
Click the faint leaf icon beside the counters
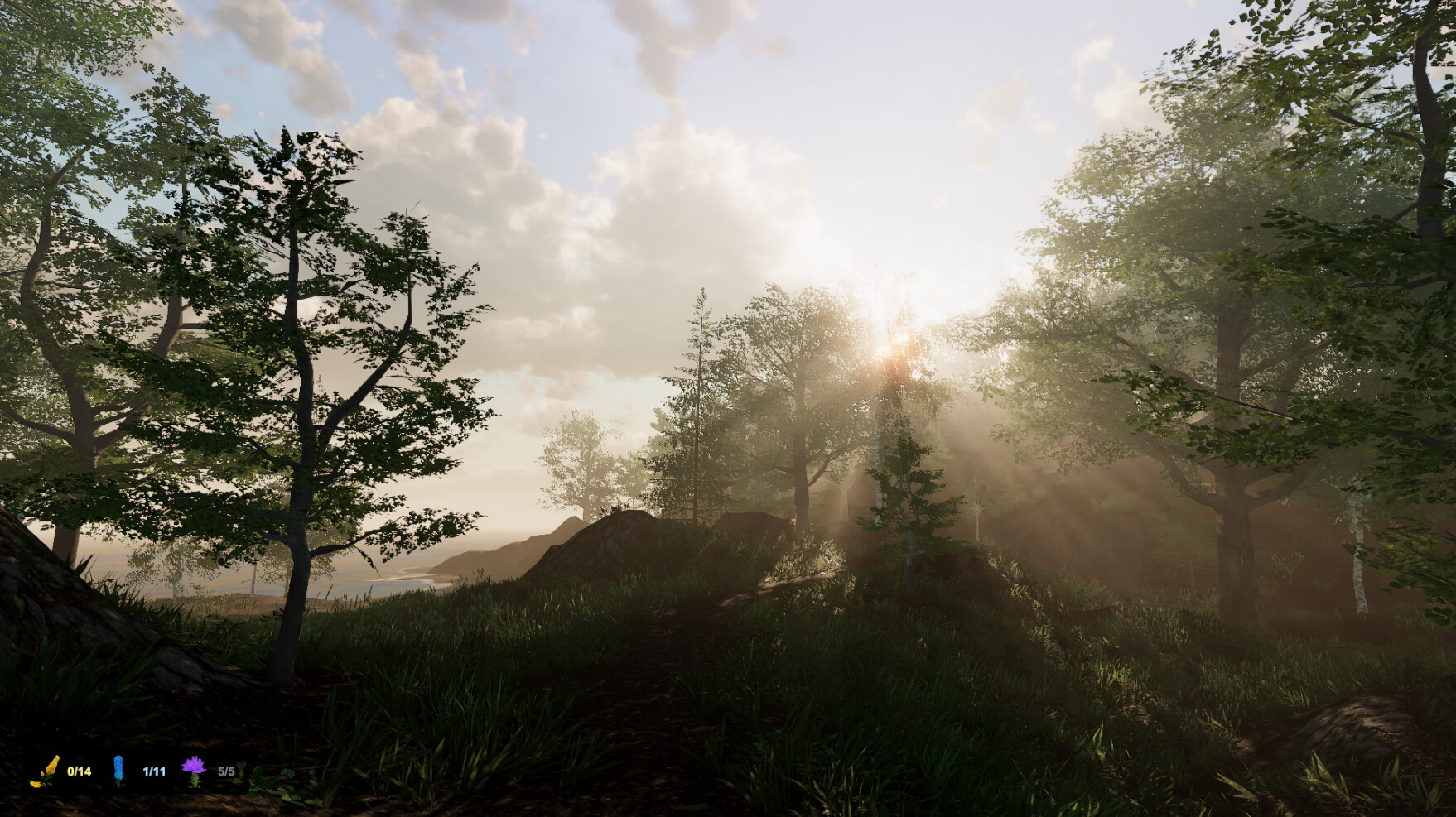243,767
